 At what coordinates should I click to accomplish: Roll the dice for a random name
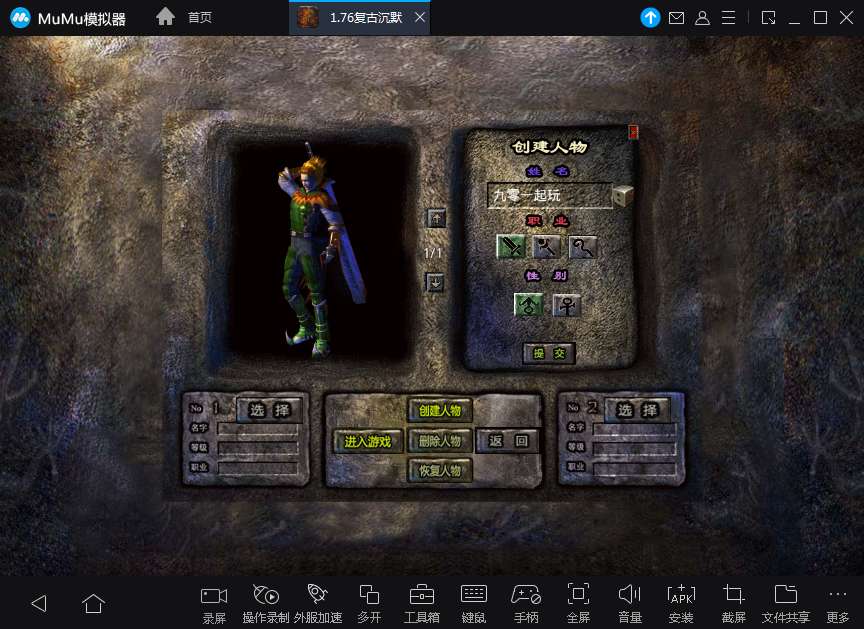point(623,195)
